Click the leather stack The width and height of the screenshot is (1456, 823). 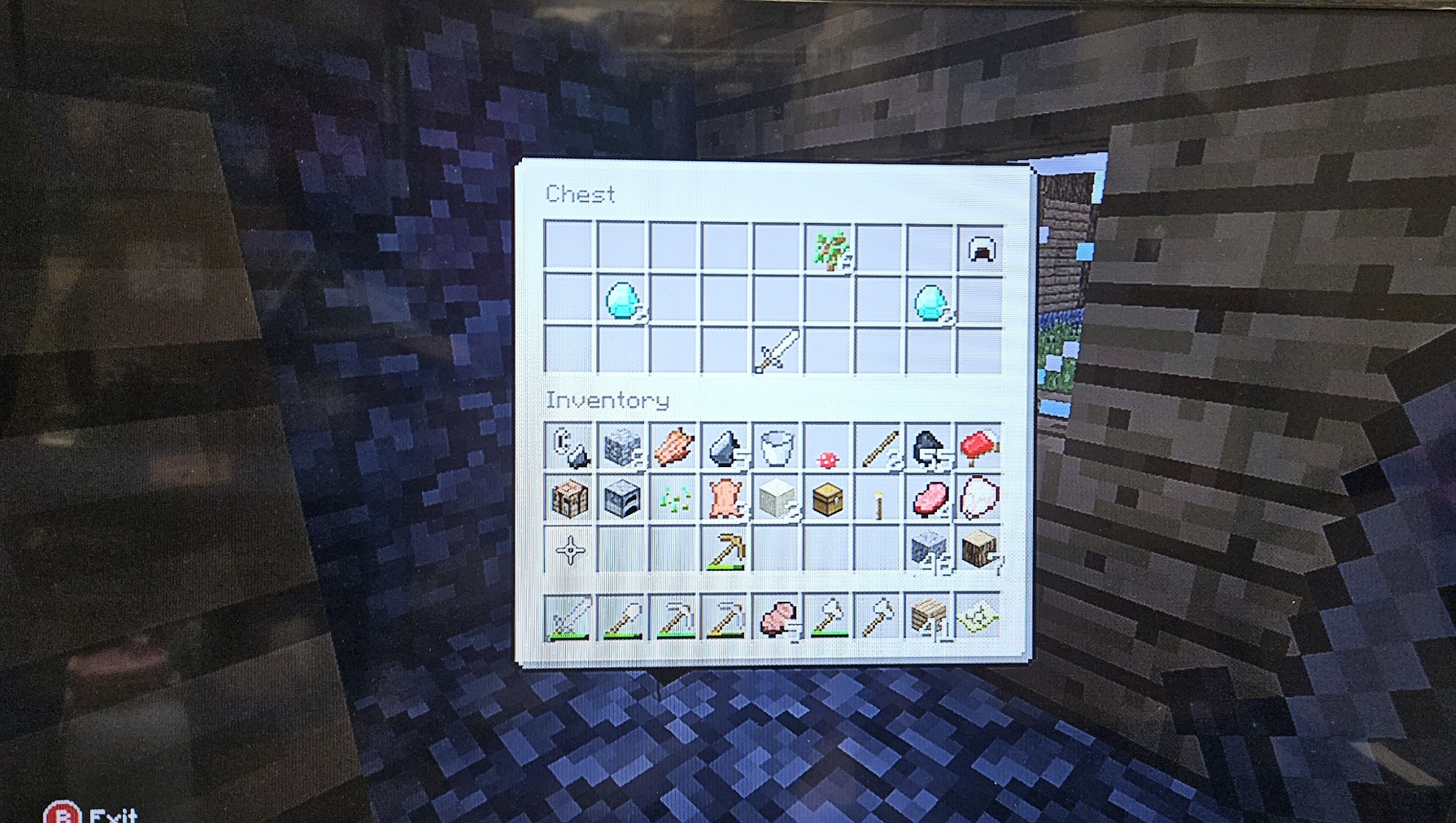pos(725,498)
